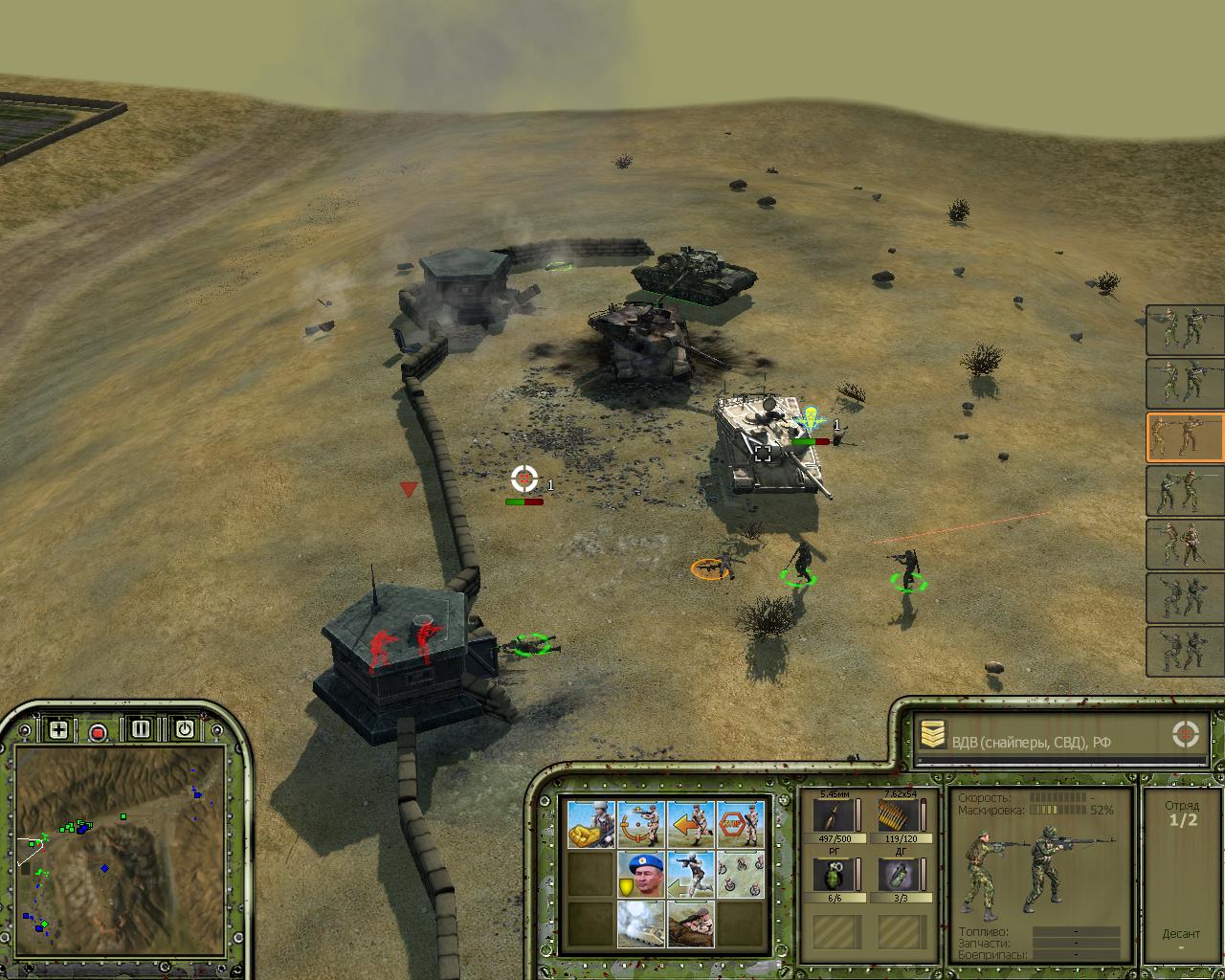Screen dimensions: 1225x980
Task: Click the minimap terrain view
Action: [120, 842]
